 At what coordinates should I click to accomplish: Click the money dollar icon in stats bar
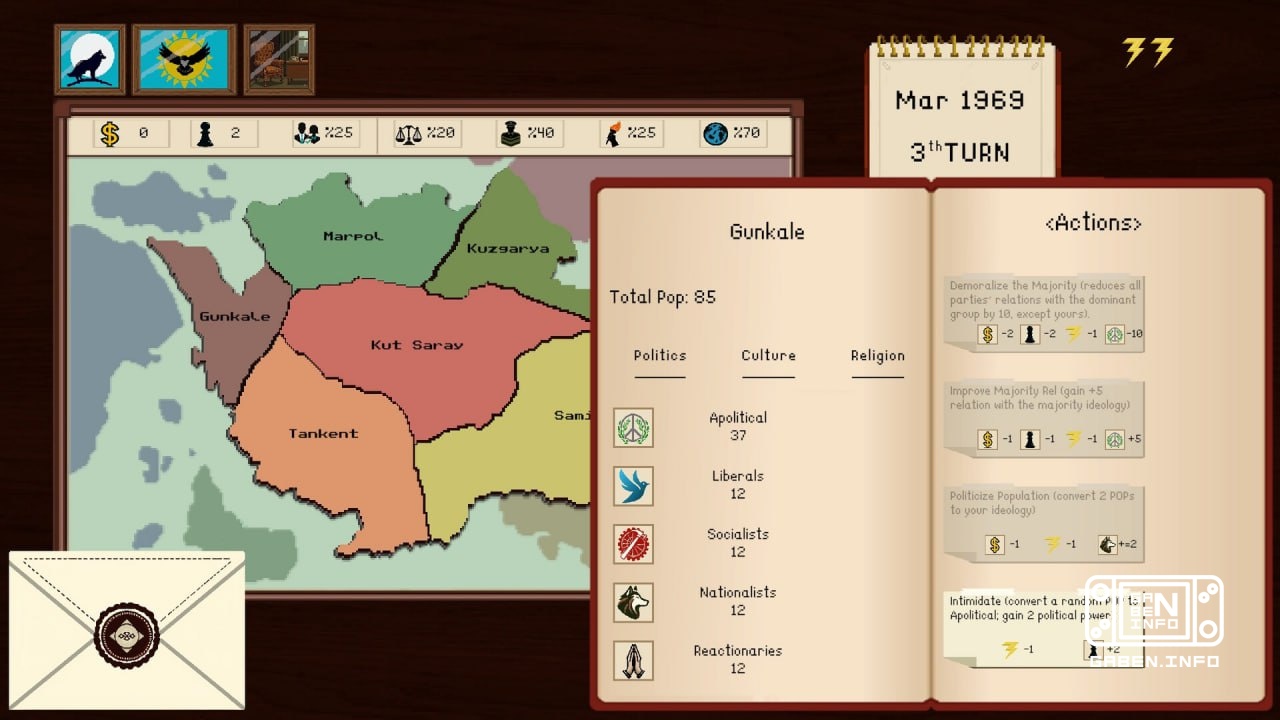[107, 131]
